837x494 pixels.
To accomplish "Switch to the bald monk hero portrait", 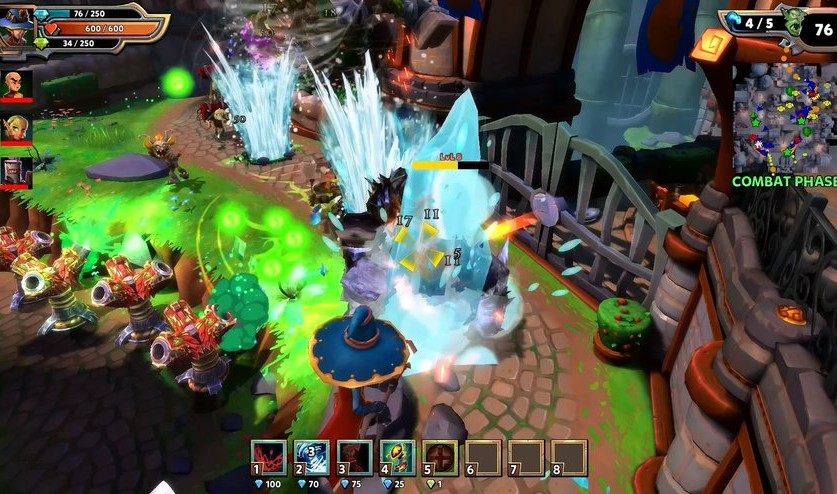I will (17, 83).
